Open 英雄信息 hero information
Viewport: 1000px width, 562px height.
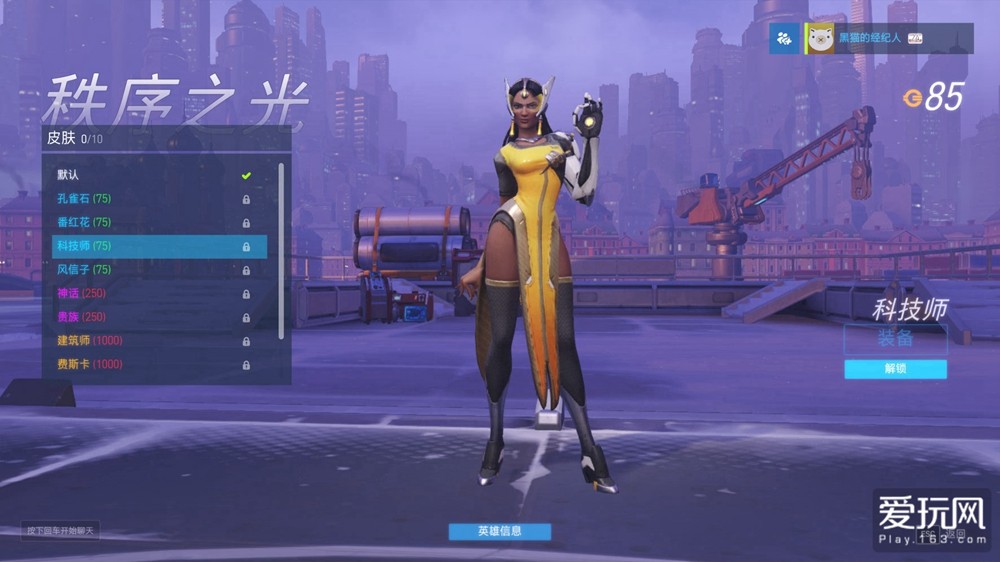pyautogui.click(x=499, y=531)
